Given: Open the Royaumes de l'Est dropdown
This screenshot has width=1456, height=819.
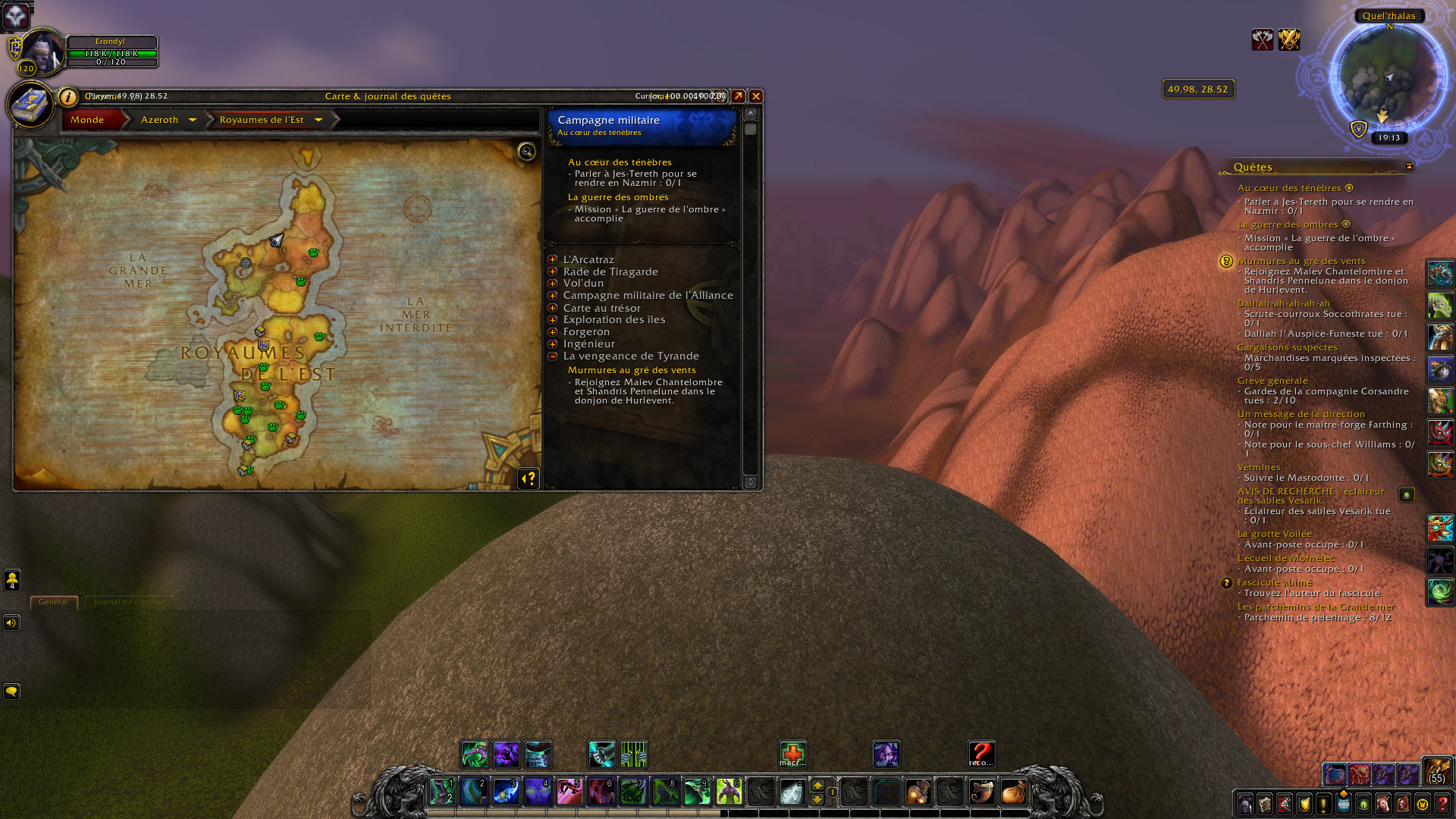Looking at the screenshot, I should coord(318,120).
